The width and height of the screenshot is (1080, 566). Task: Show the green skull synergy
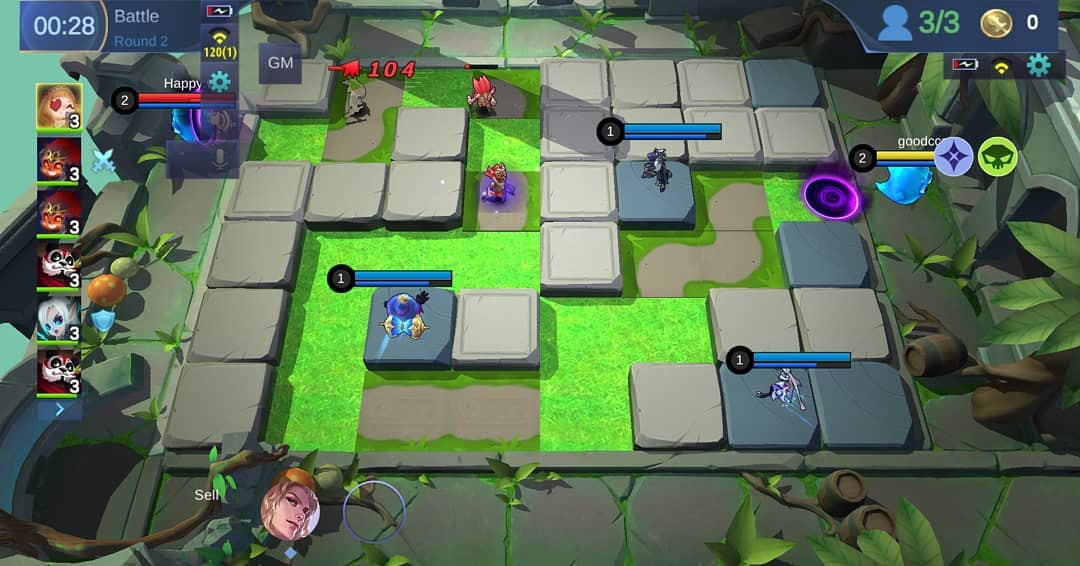(x=997, y=156)
